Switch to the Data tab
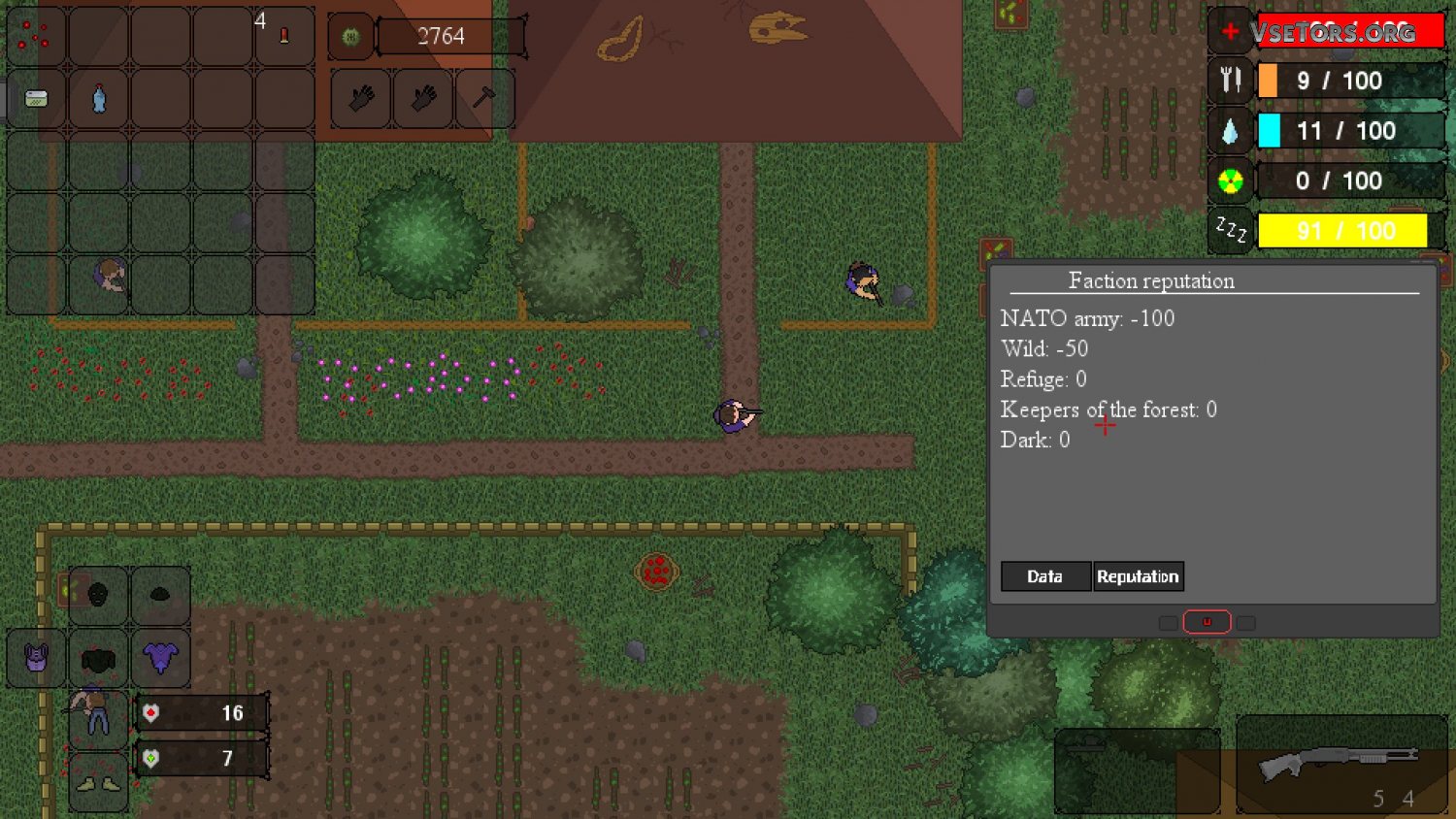This screenshot has width=1456, height=819. 1045,576
